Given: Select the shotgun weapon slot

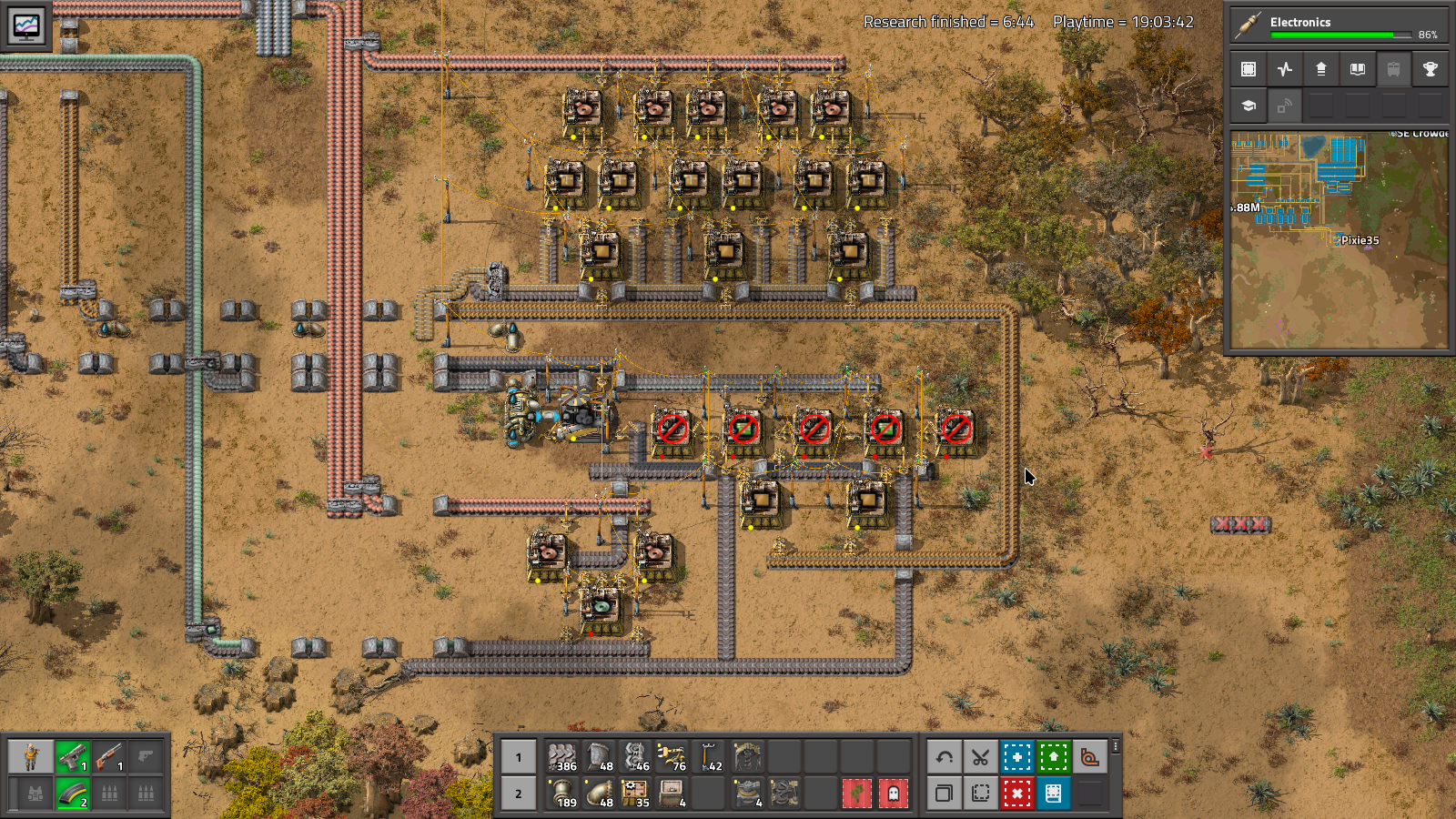Looking at the screenshot, I should [109, 757].
